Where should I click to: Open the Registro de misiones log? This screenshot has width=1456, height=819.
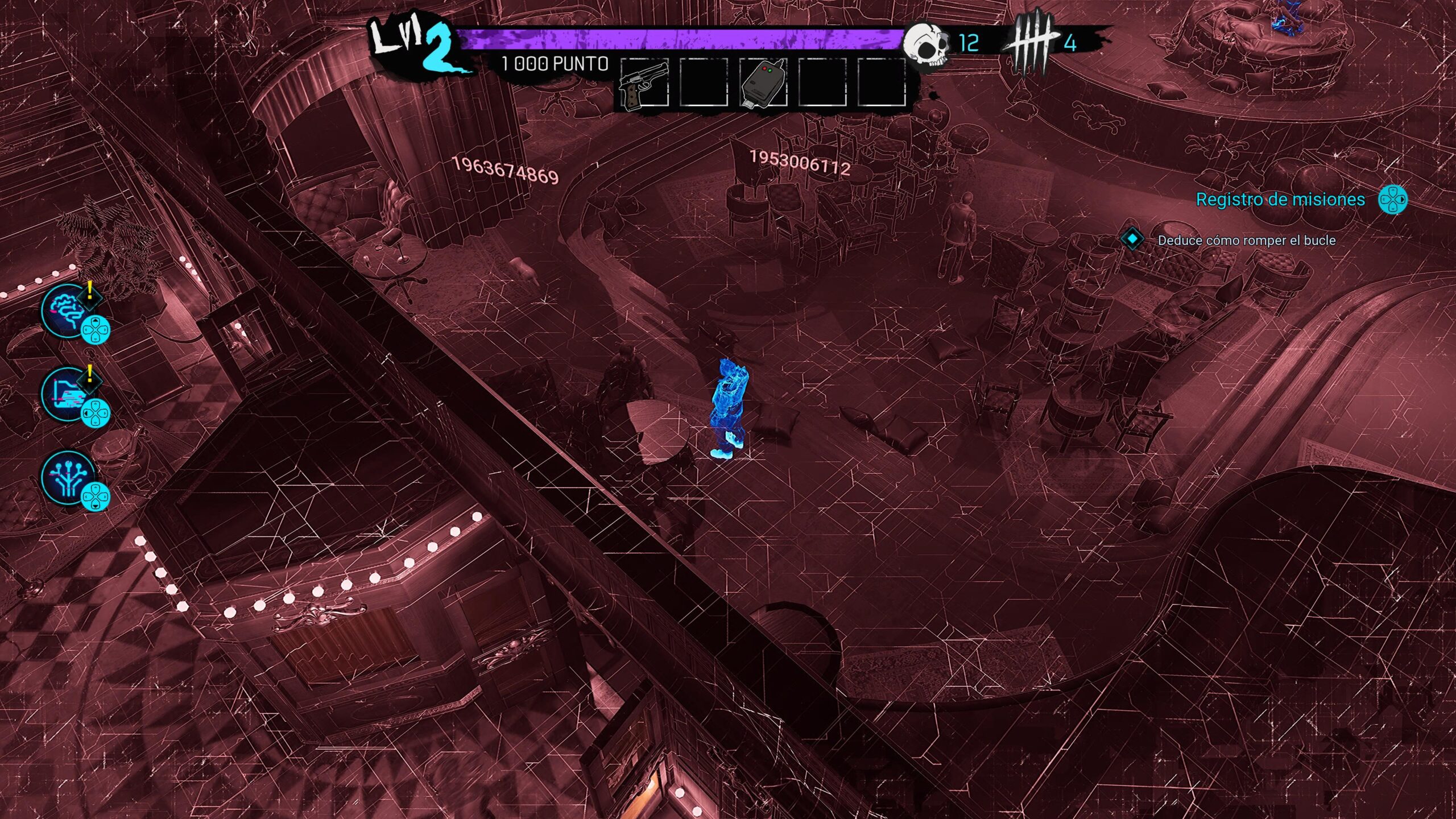(1280, 200)
